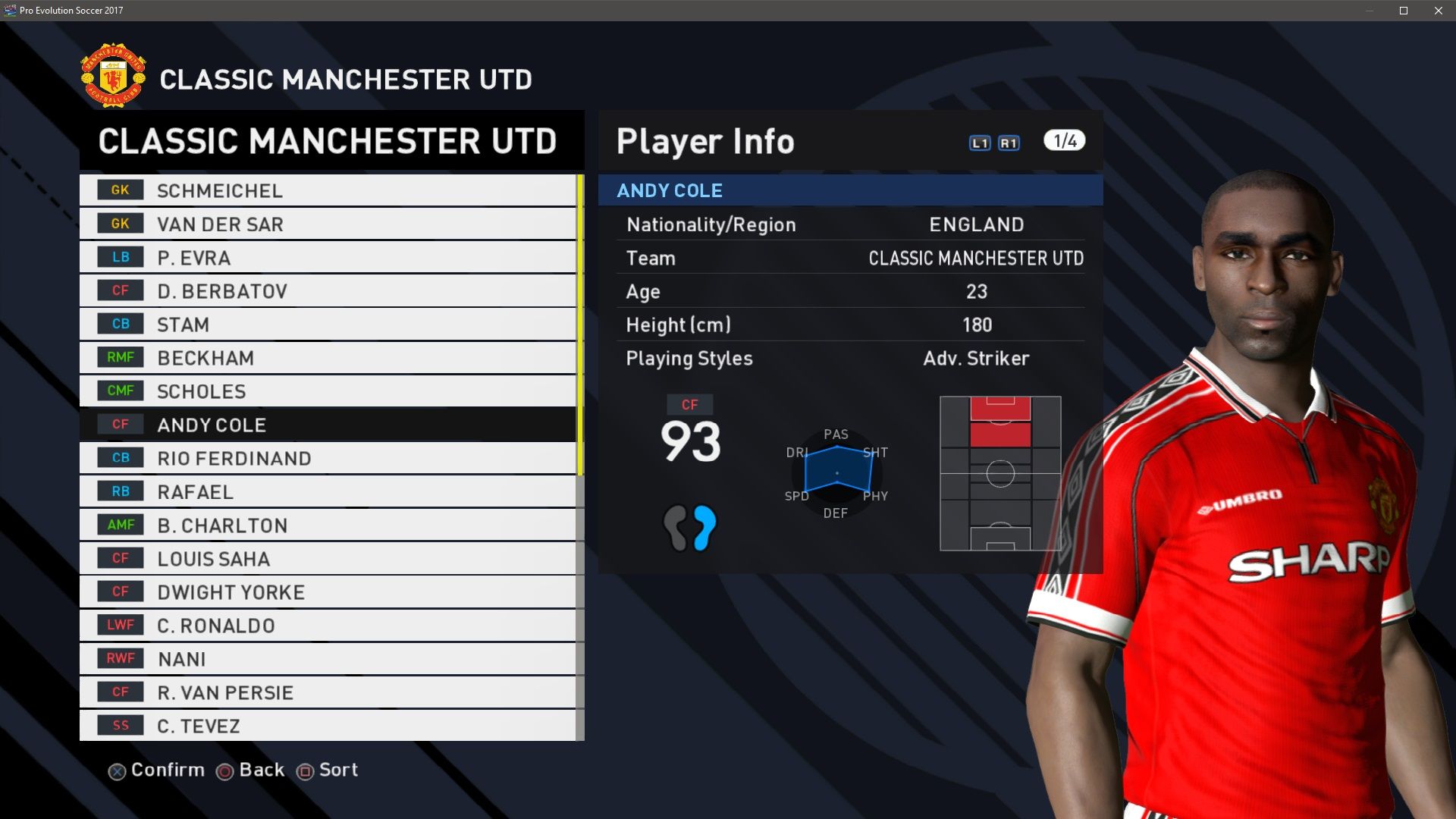1456x819 pixels.
Task: Choose Nani from the squad list
Action: pyautogui.click(x=328, y=658)
